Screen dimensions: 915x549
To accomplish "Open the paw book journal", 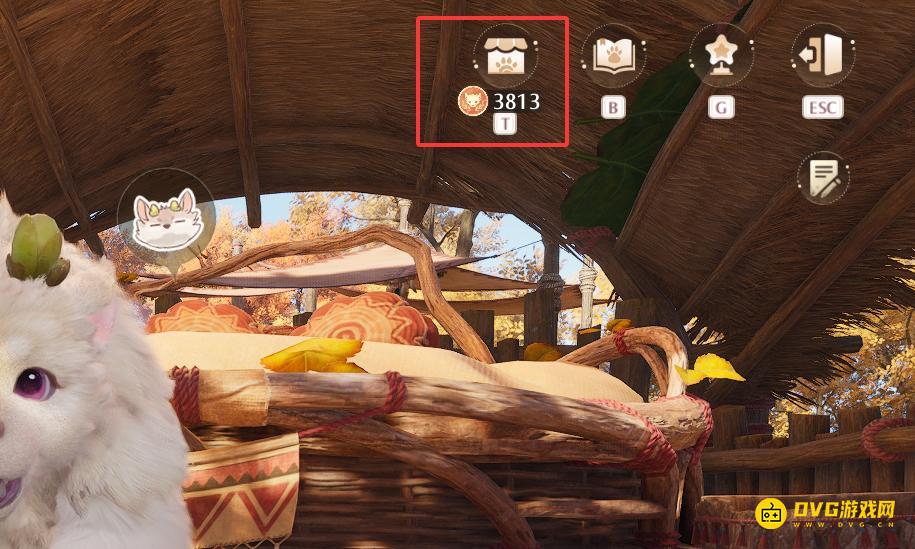I will (614, 56).
